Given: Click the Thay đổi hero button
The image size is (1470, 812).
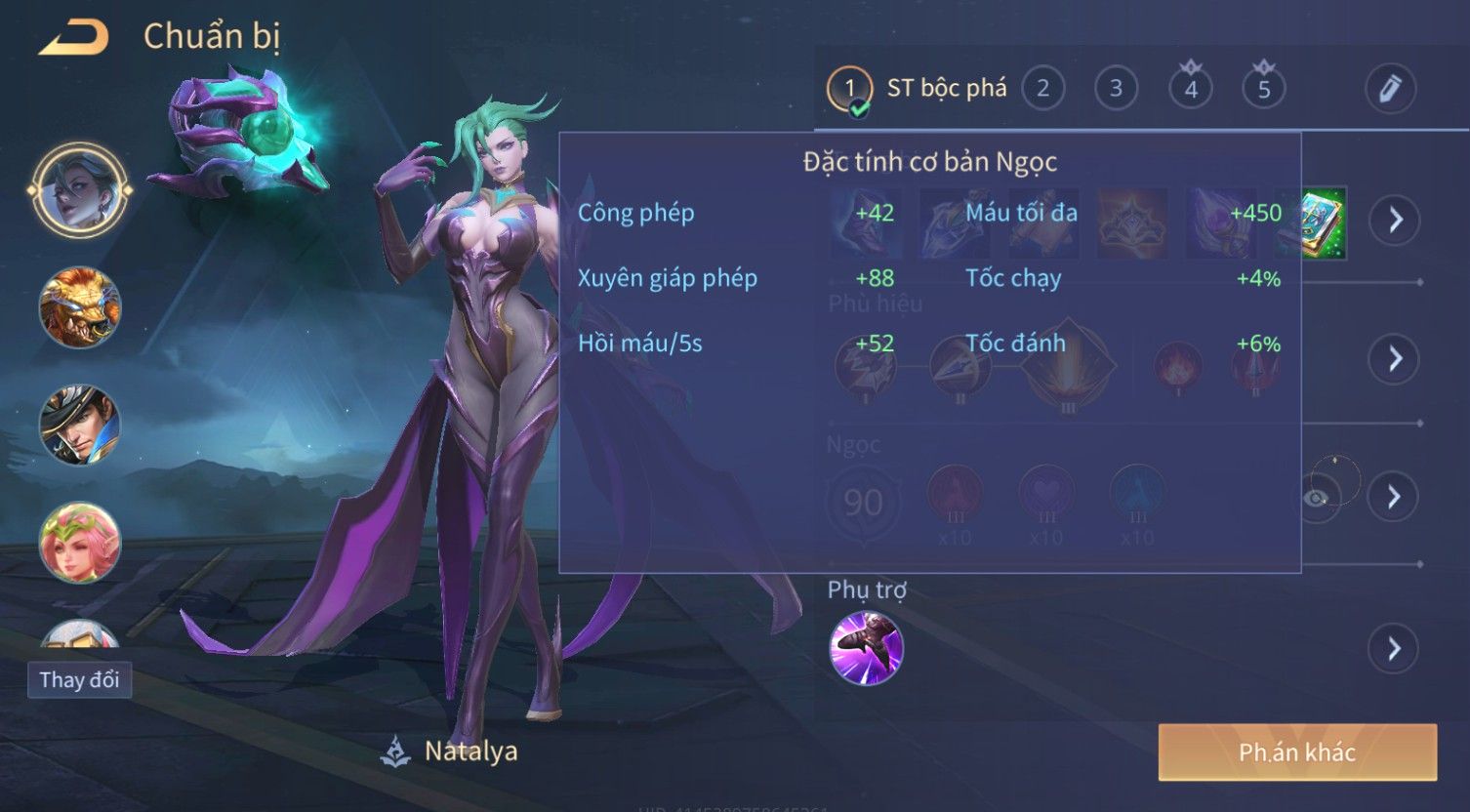Looking at the screenshot, I should 79,679.
